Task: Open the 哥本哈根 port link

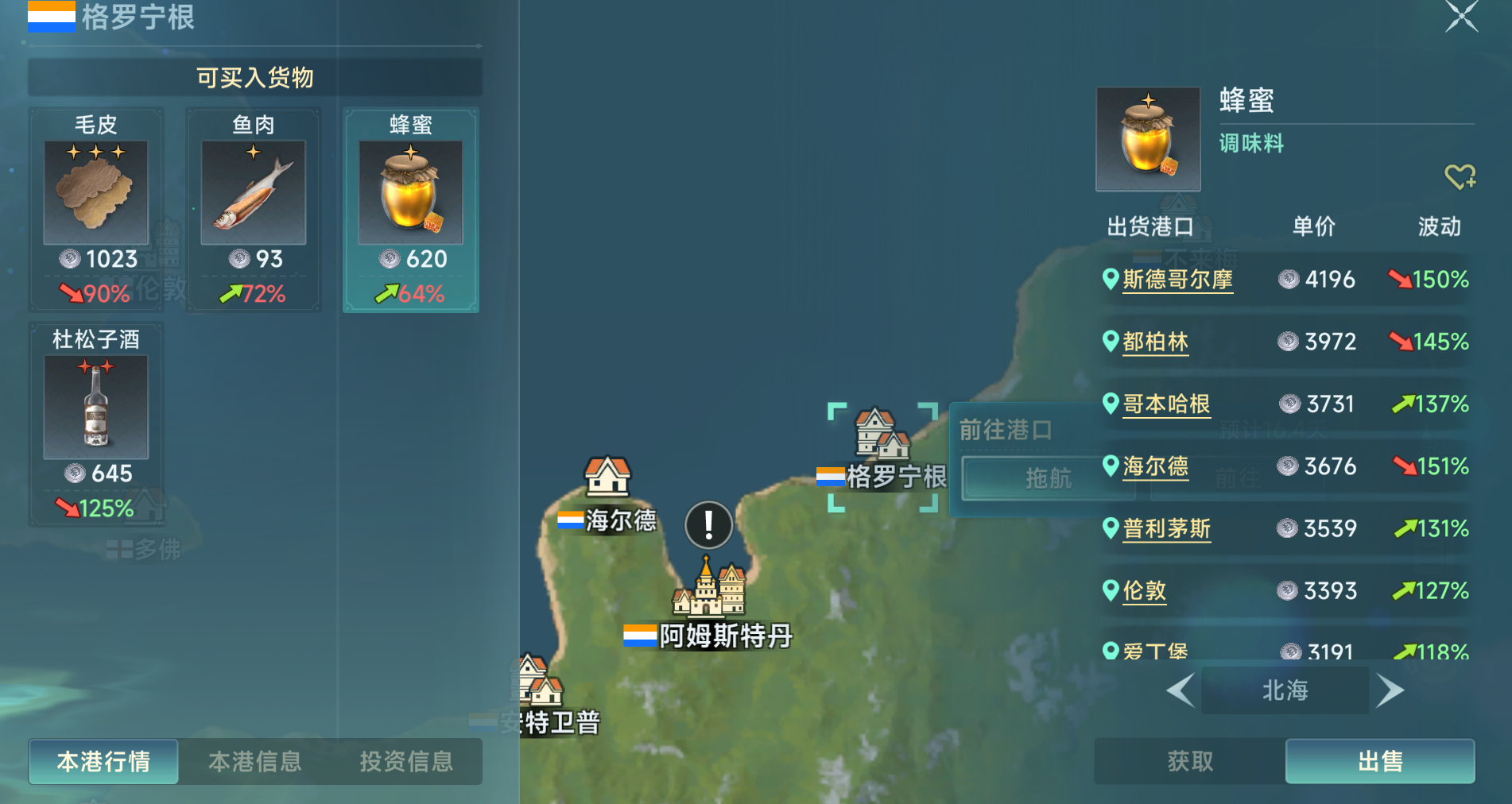Action: pos(1166,404)
